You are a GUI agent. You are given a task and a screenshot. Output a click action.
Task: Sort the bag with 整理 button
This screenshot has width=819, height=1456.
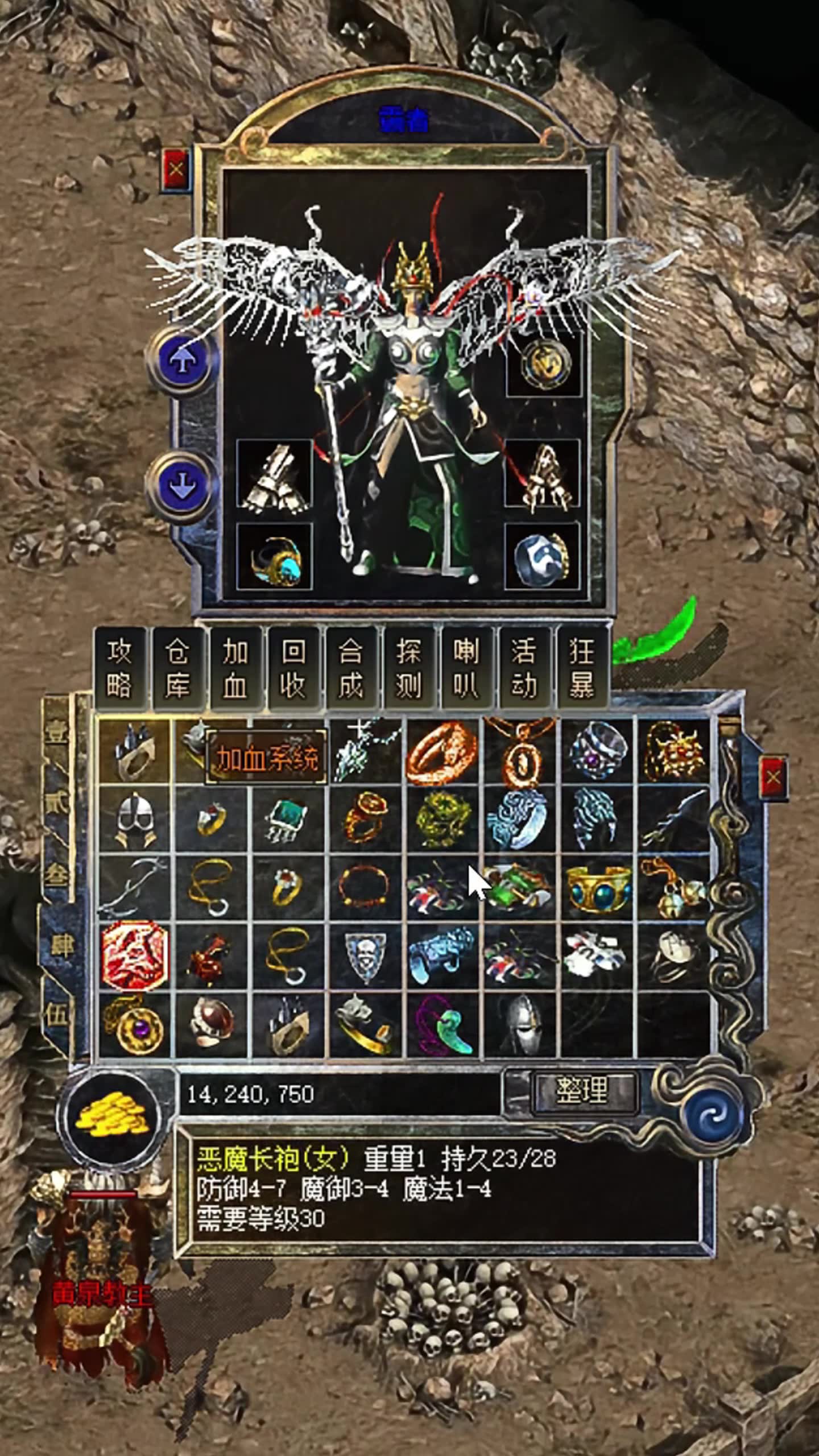click(x=583, y=1090)
